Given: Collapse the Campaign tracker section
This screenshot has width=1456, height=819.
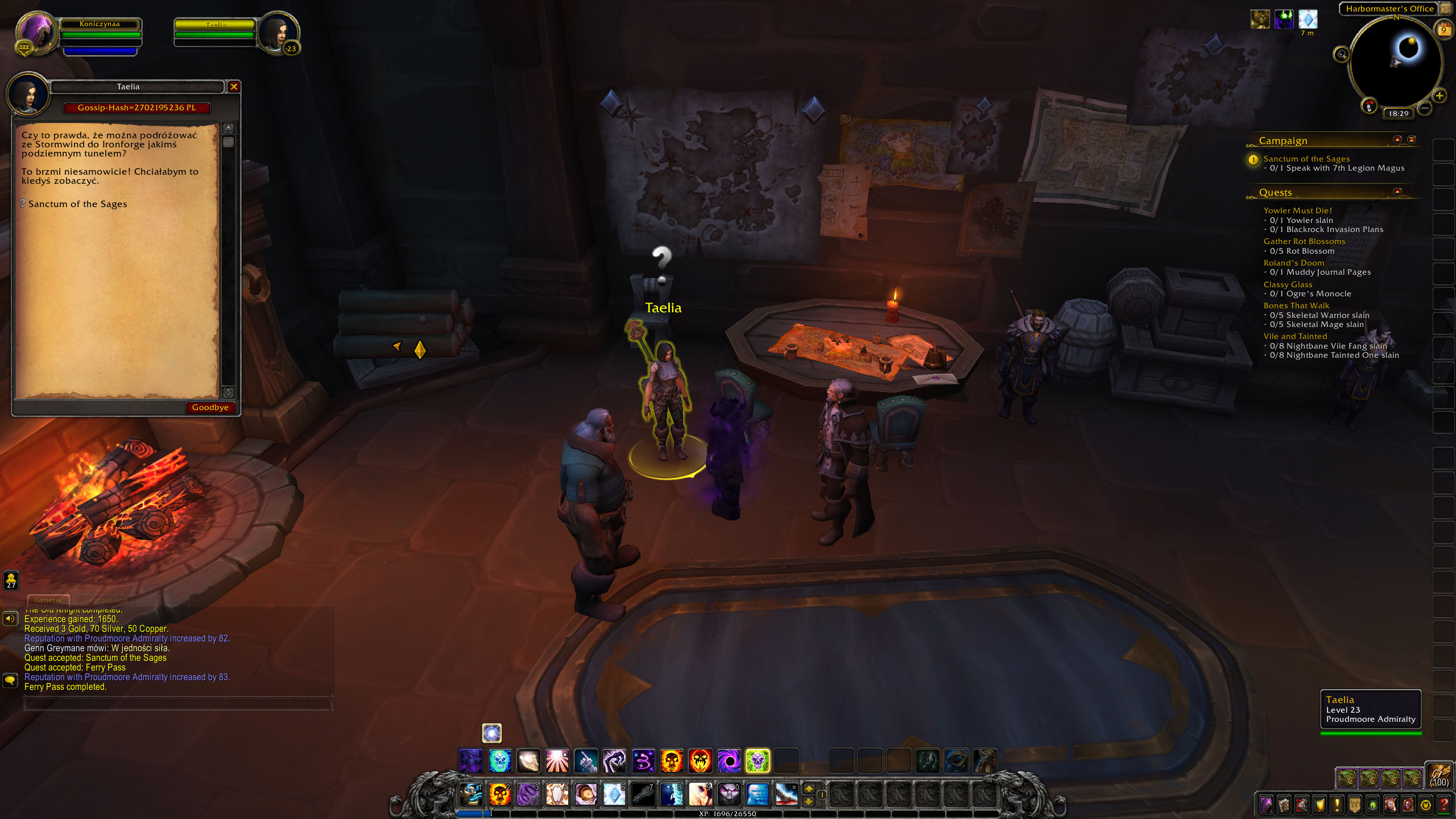Looking at the screenshot, I should (1397, 140).
